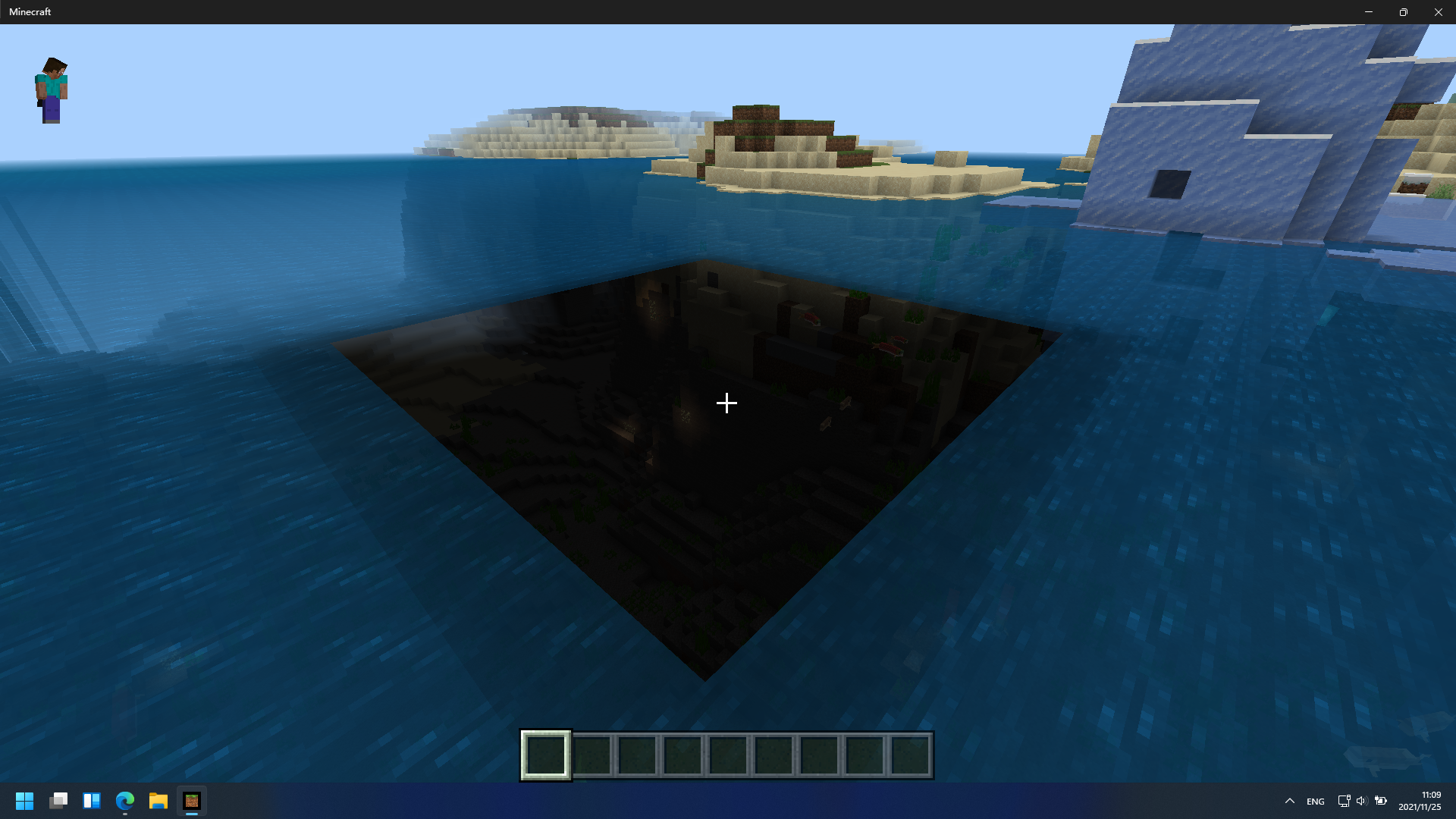Viewport: 1456px width, 819px height.
Task: Open File Explorer from the taskbar
Action: [158, 801]
